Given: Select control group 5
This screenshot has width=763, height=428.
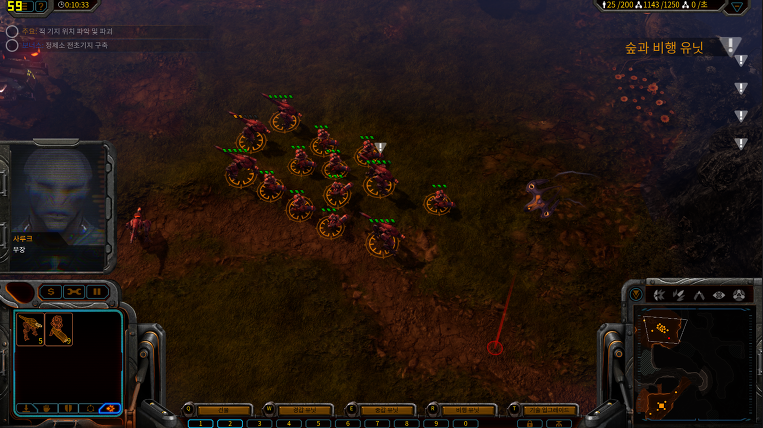Looking at the screenshot, I should (x=318, y=423).
